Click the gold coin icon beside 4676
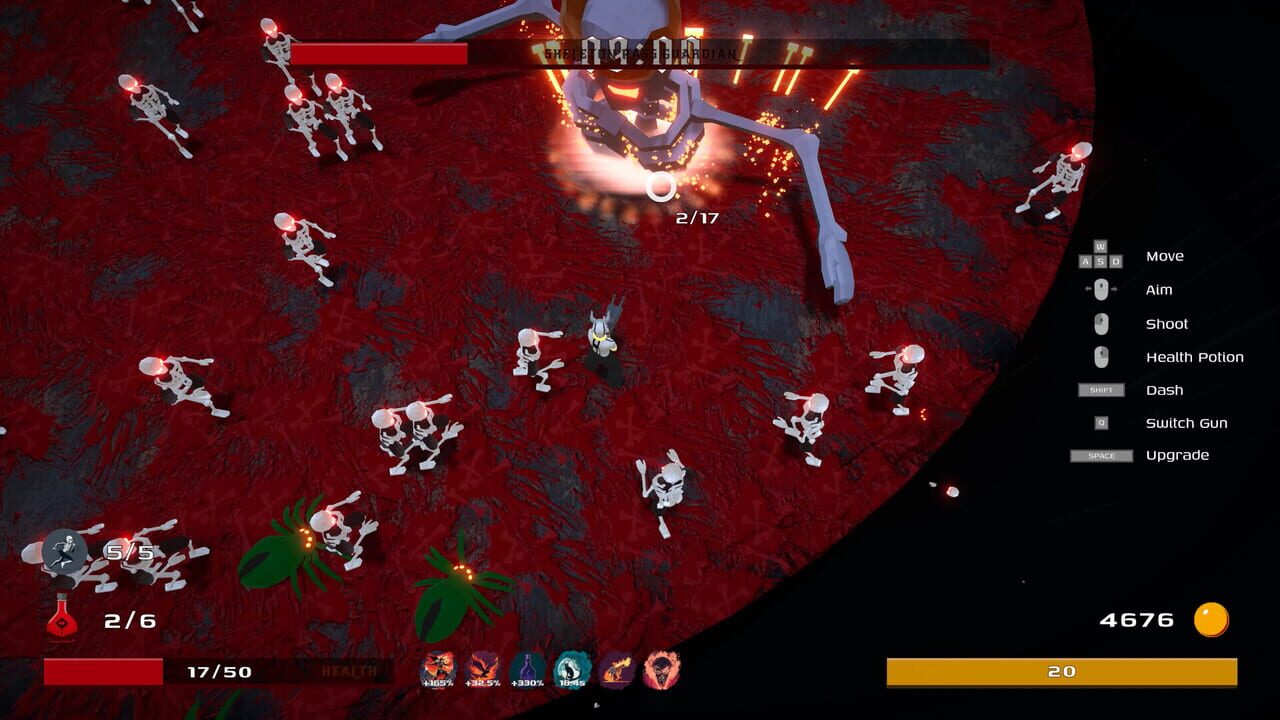The width and height of the screenshot is (1280, 720). tap(1210, 619)
